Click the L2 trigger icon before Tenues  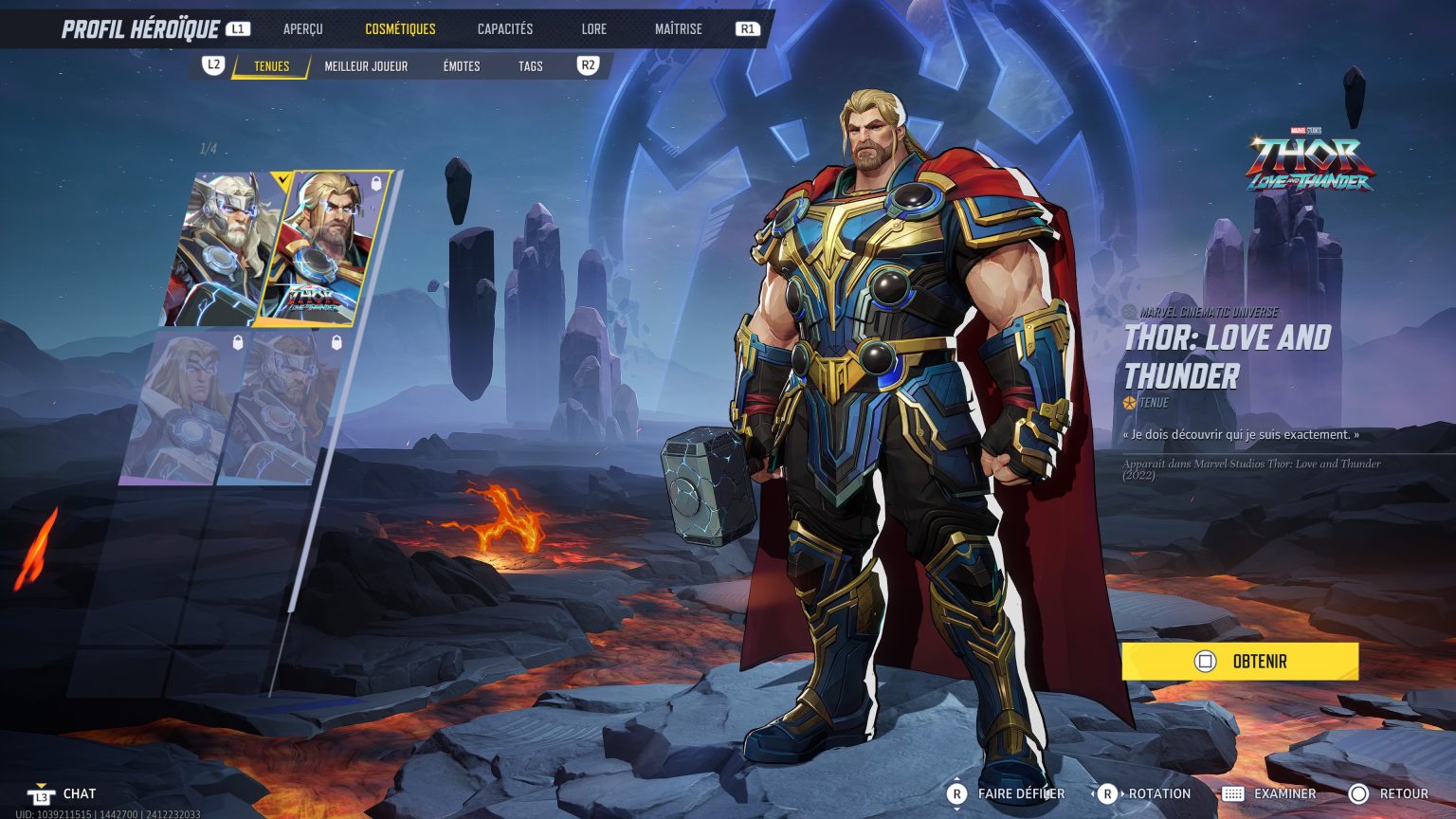click(211, 66)
